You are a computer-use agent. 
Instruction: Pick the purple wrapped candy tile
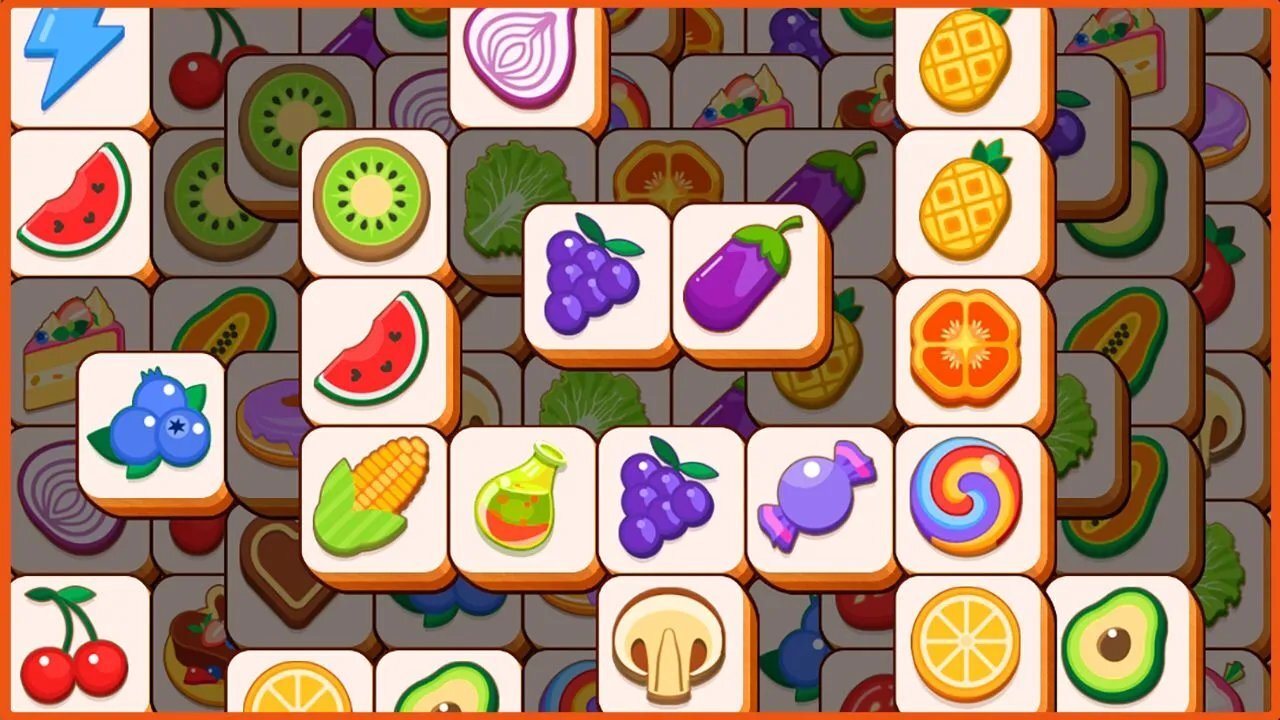coord(817,497)
